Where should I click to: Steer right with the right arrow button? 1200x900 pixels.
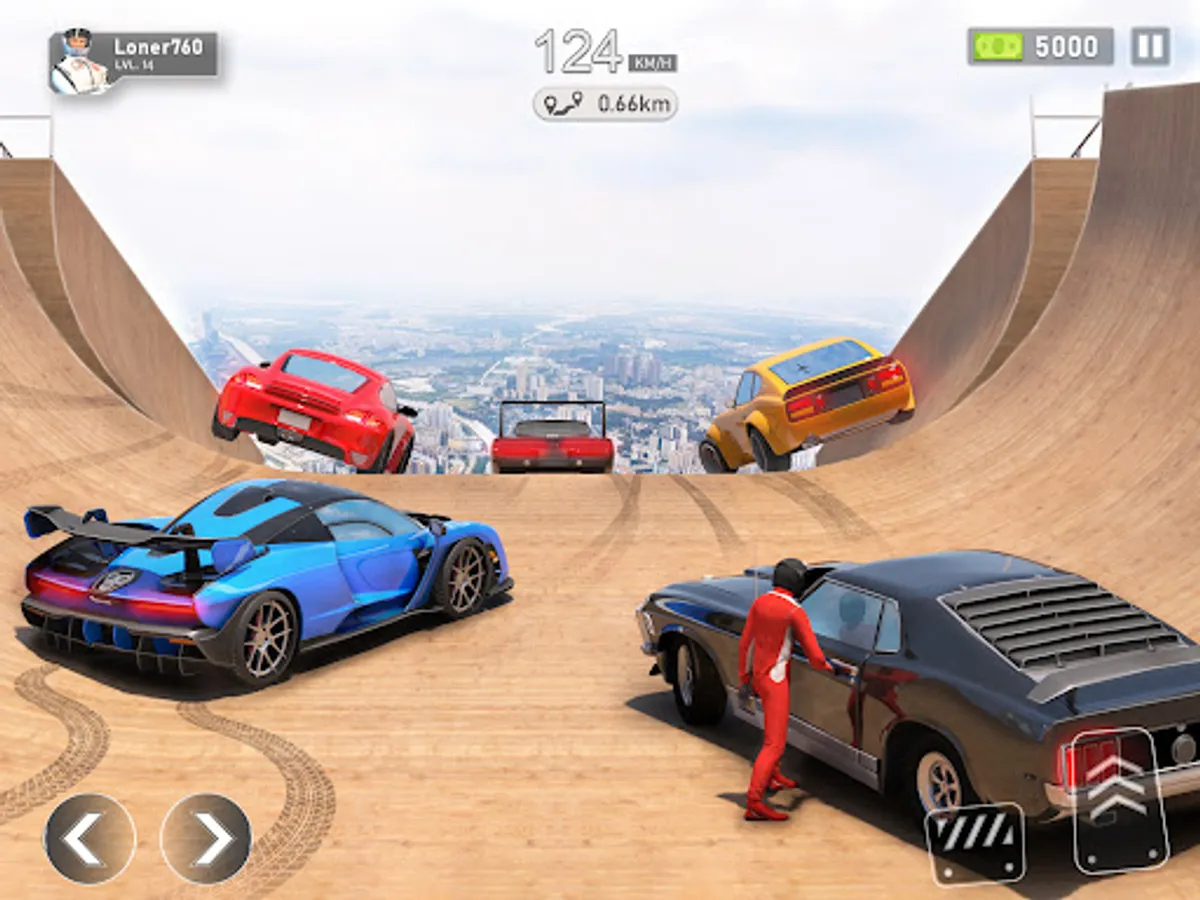pyautogui.click(x=206, y=838)
